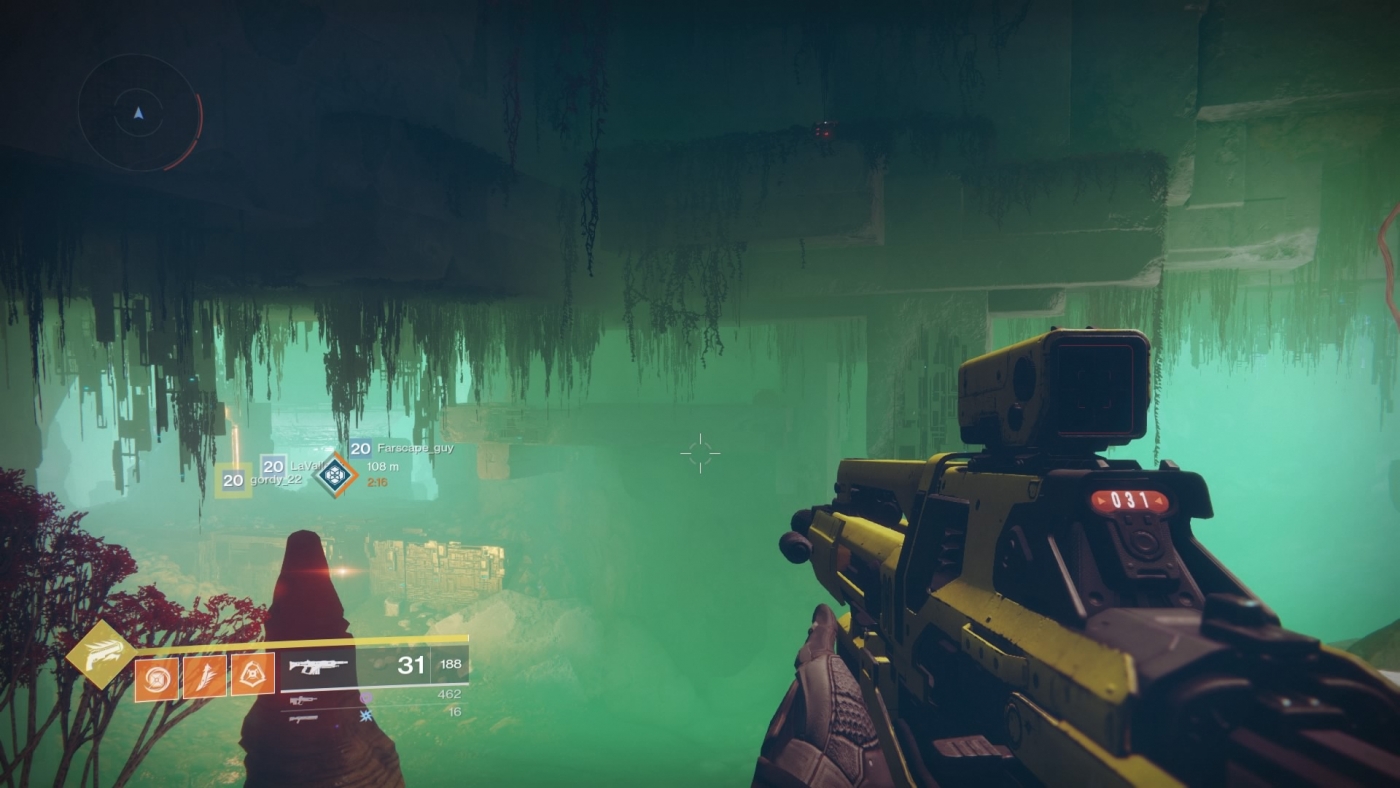This screenshot has height=788, width=1400.
Task: Select the grenade ability icon
Action: (156, 677)
